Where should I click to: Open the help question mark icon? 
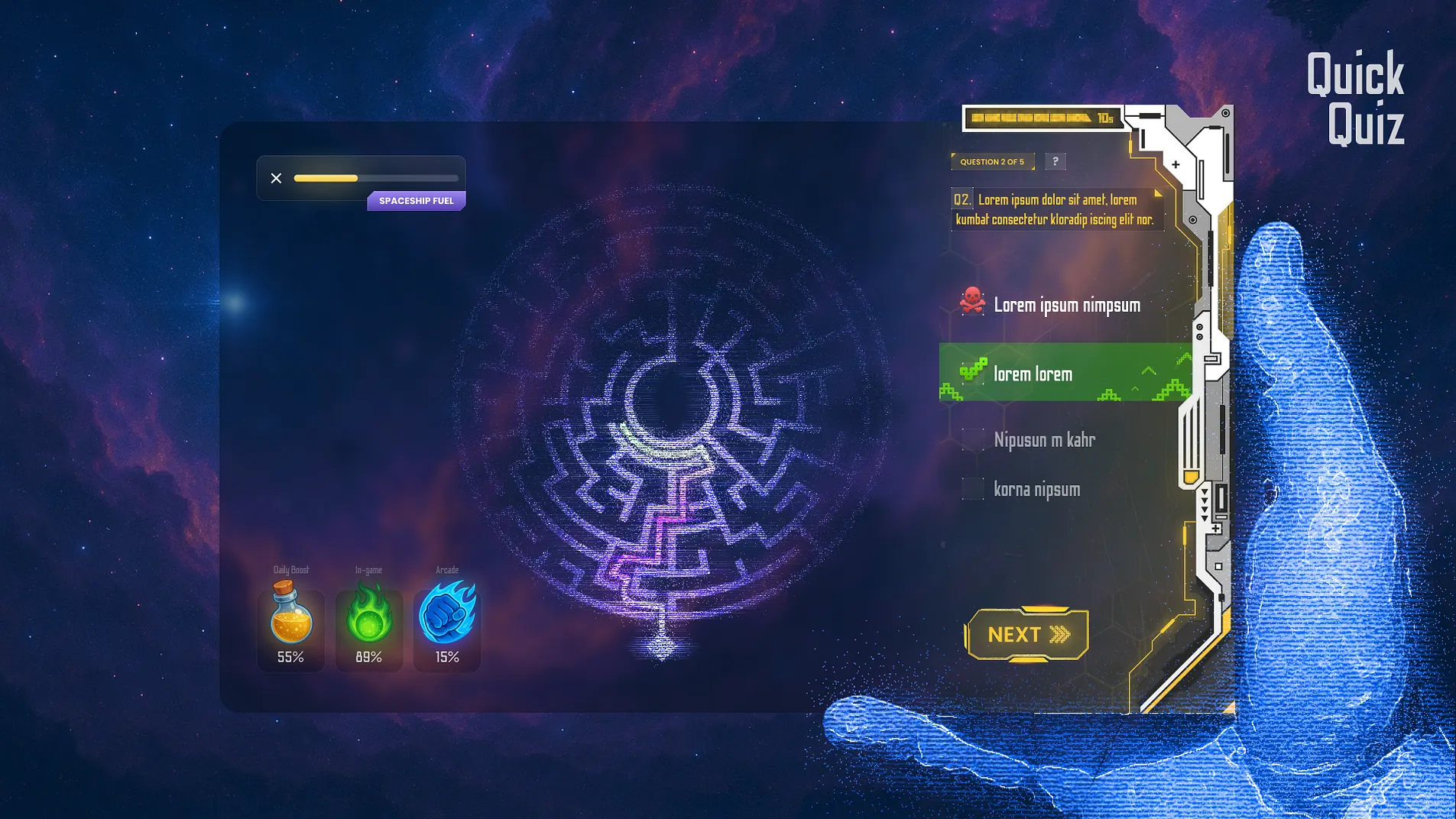coord(1057,161)
